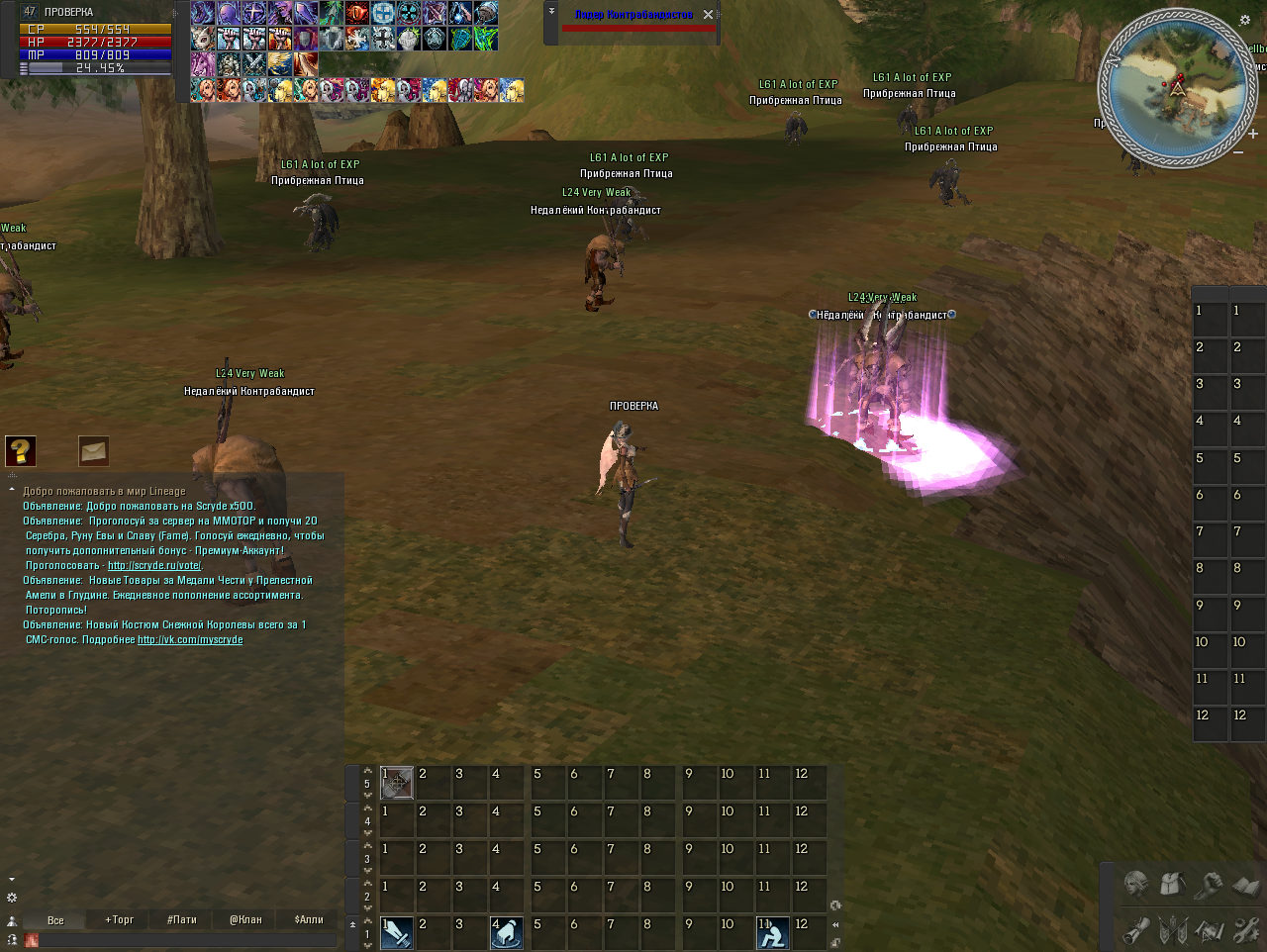Open system settings wrench and gear icon

point(1245,930)
